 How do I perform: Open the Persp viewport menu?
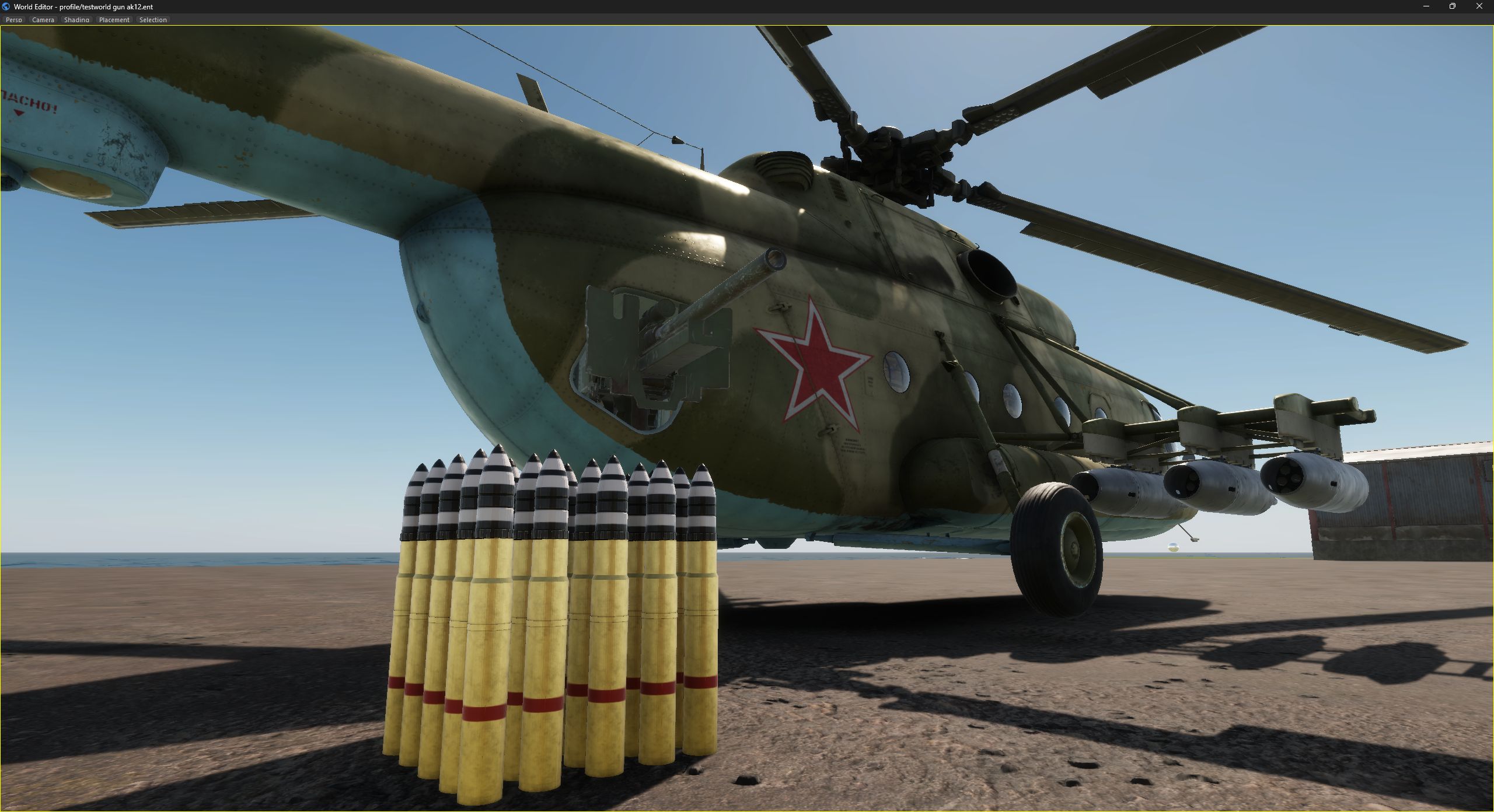tap(13, 20)
